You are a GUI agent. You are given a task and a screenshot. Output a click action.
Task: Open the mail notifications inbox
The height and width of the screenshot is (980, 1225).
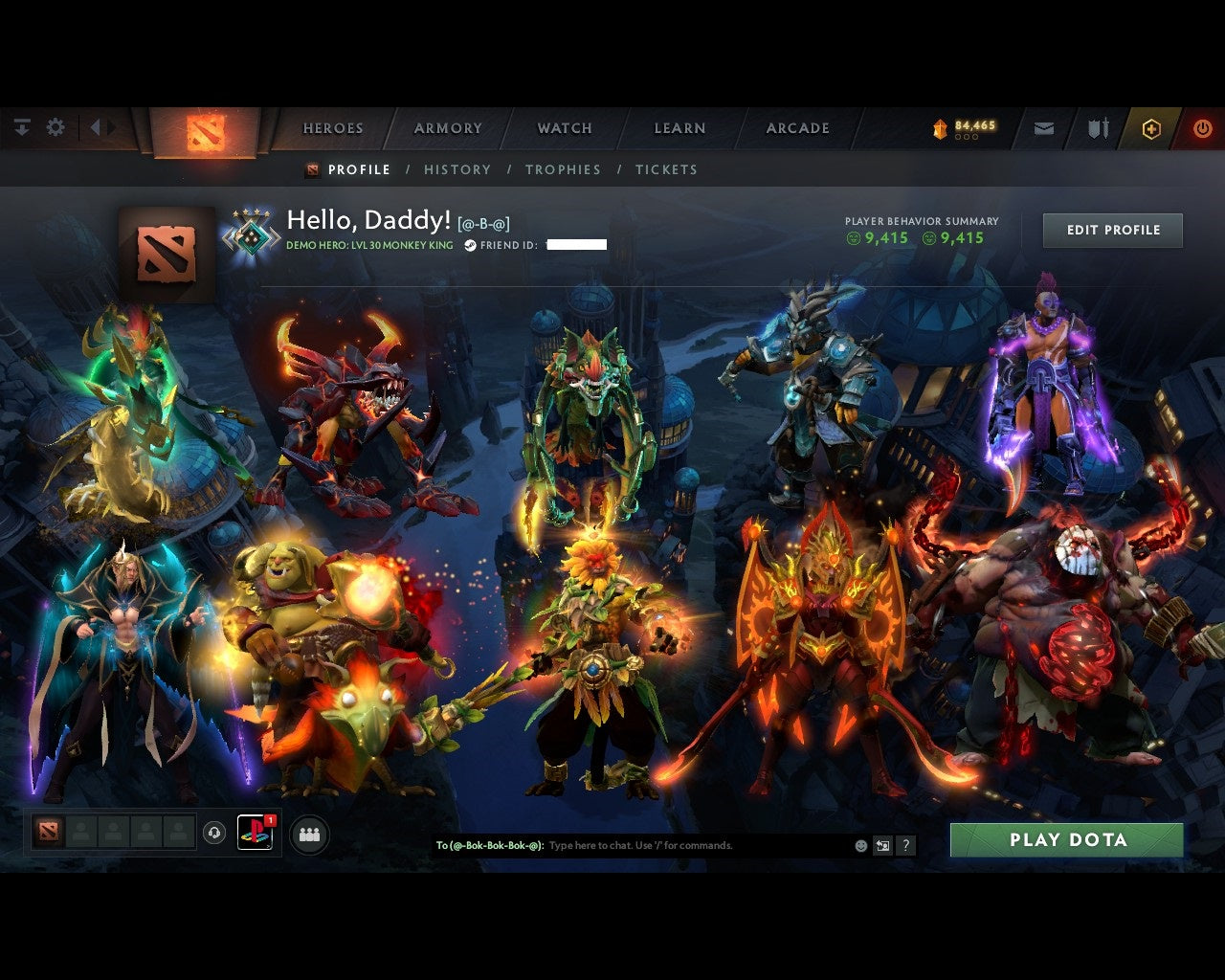(x=1043, y=127)
